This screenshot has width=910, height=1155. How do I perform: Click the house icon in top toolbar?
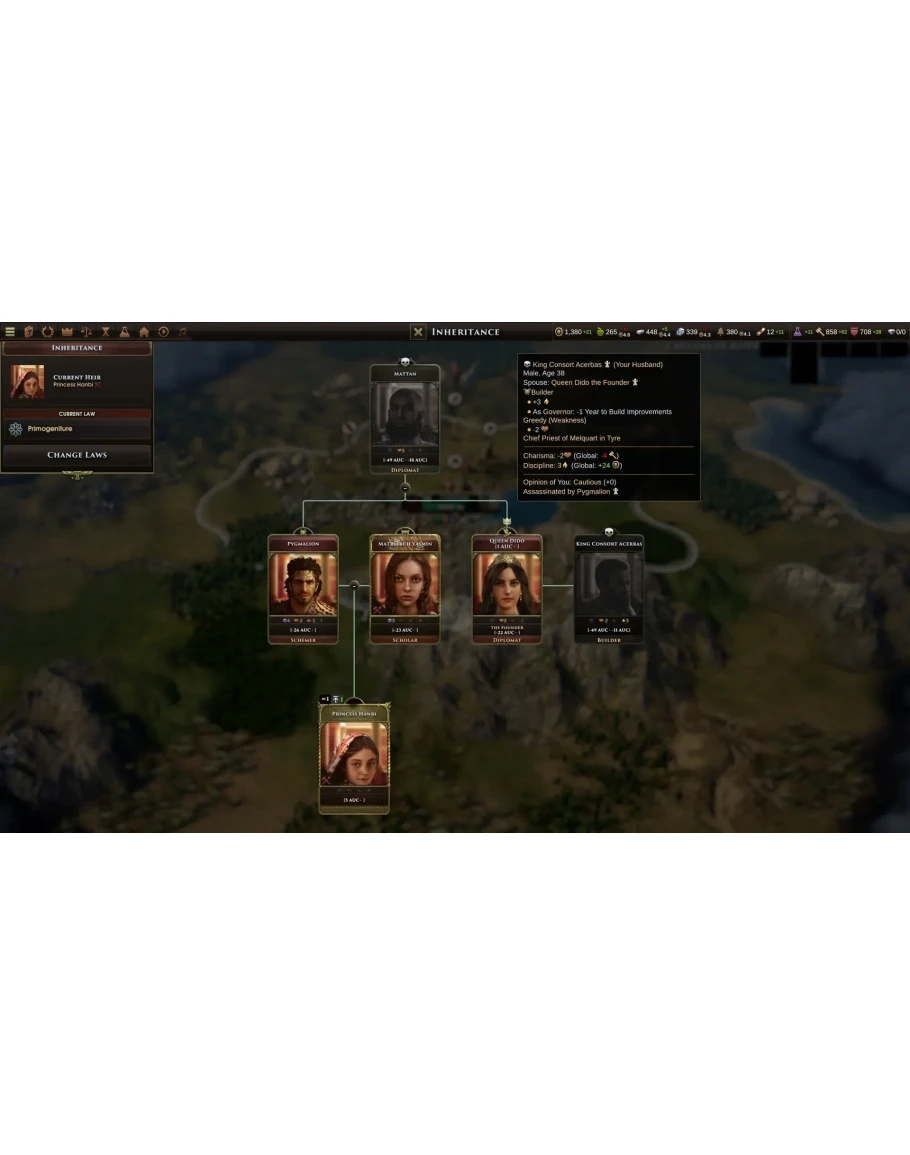[x=144, y=332]
